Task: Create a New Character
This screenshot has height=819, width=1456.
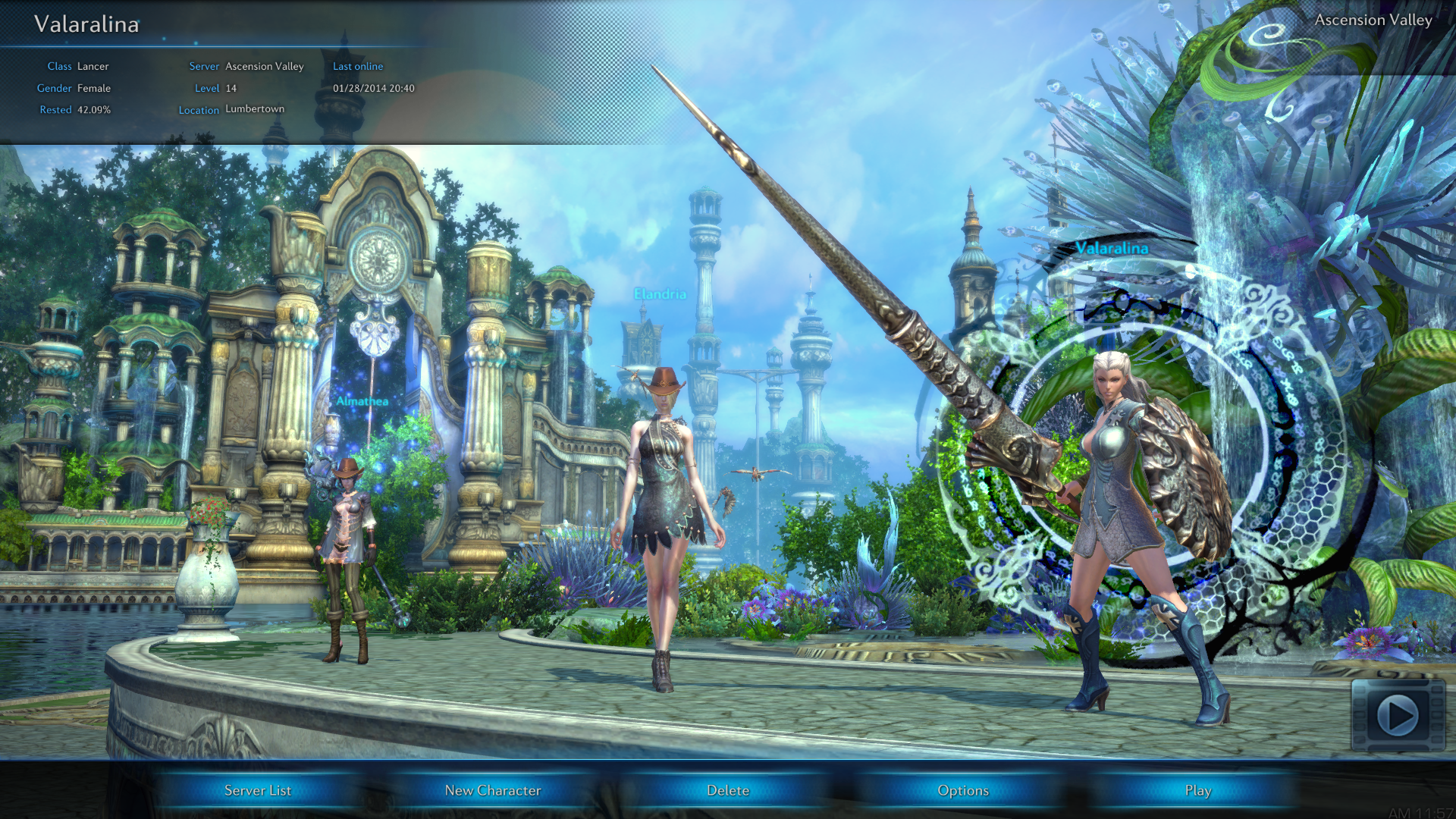Action: 493,790
